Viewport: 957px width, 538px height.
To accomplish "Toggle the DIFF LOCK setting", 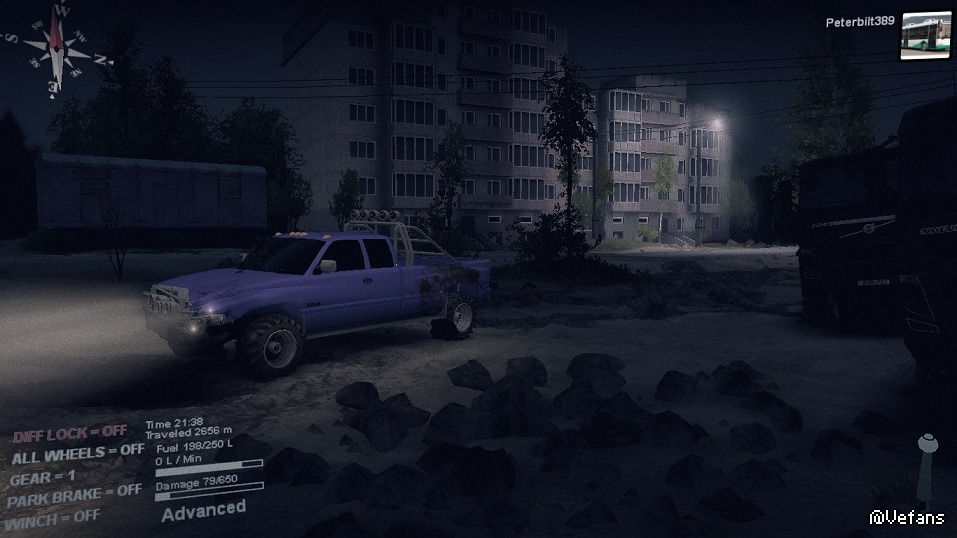I will click(70, 432).
